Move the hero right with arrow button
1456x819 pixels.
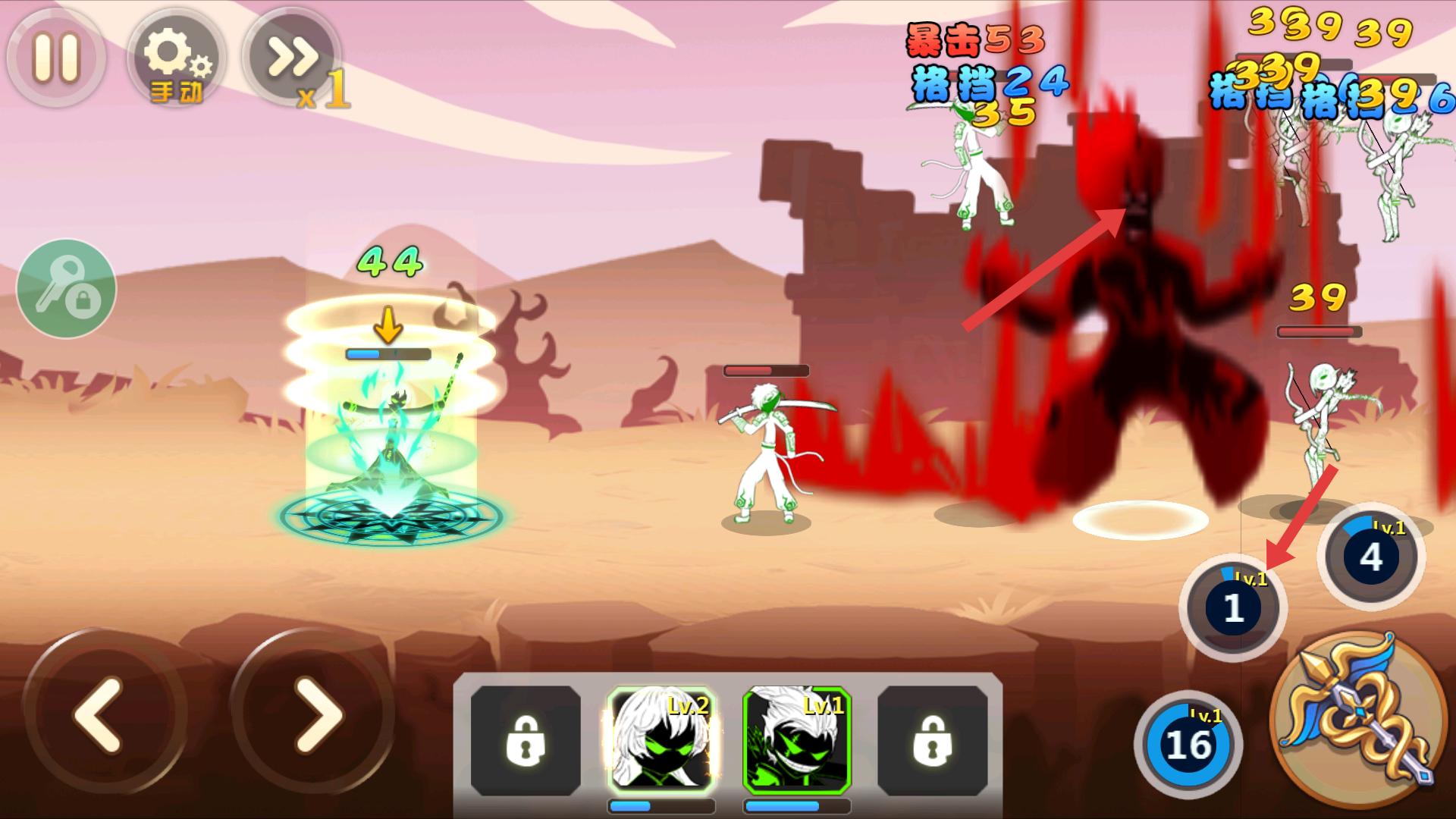pos(312,713)
